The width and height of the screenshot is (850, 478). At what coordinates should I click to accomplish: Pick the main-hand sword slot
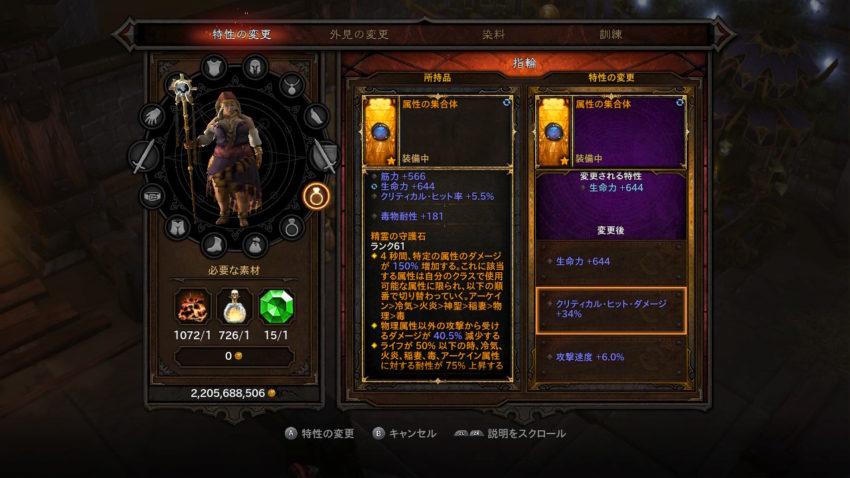pyautogui.click(x=144, y=156)
